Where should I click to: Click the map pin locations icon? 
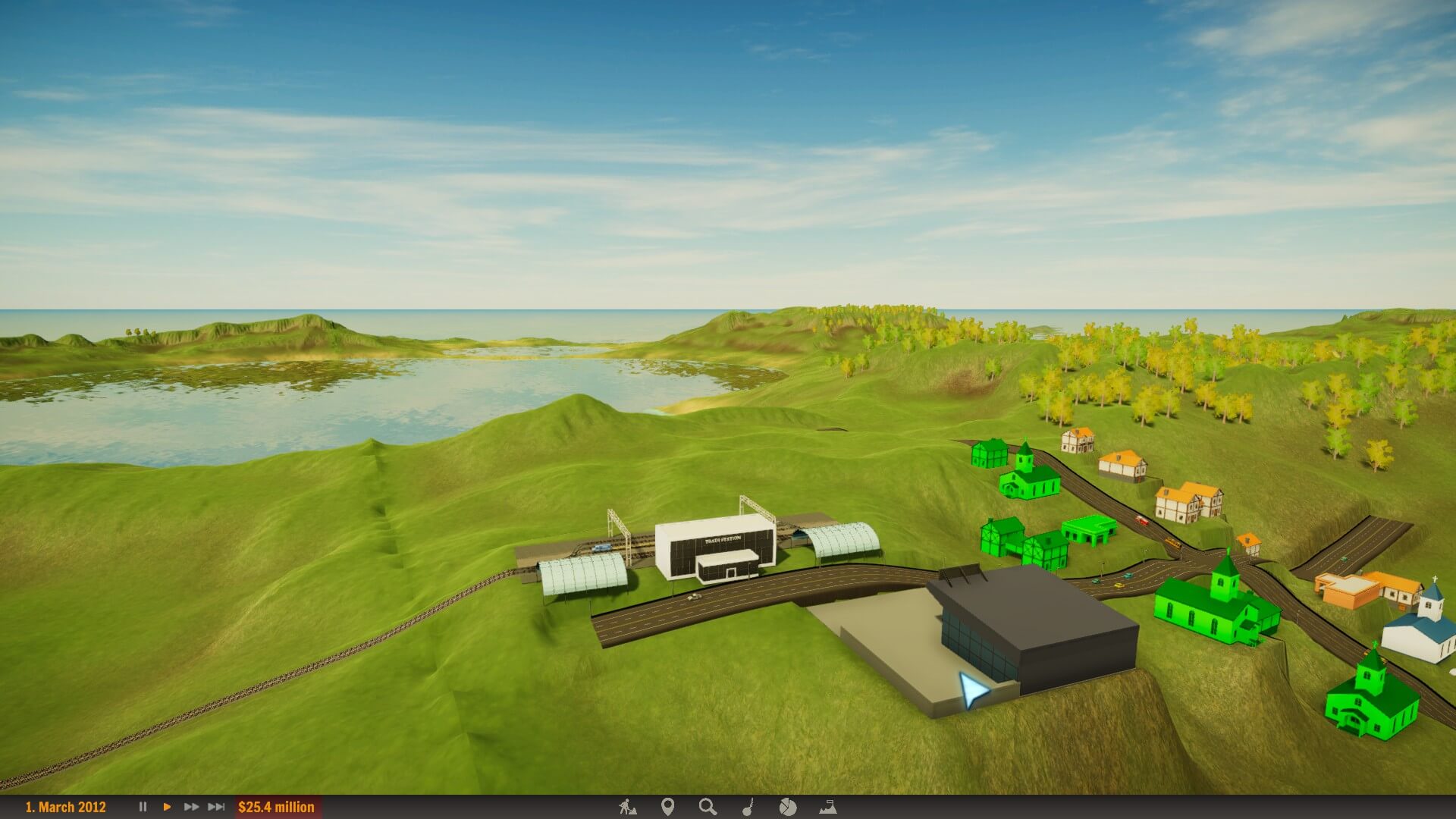667,807
